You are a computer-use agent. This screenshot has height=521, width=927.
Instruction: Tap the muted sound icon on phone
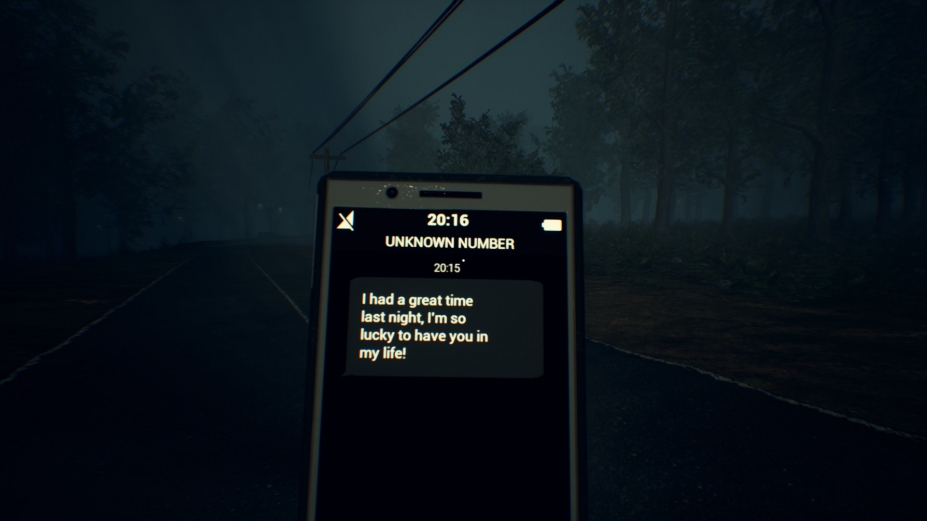346,220
